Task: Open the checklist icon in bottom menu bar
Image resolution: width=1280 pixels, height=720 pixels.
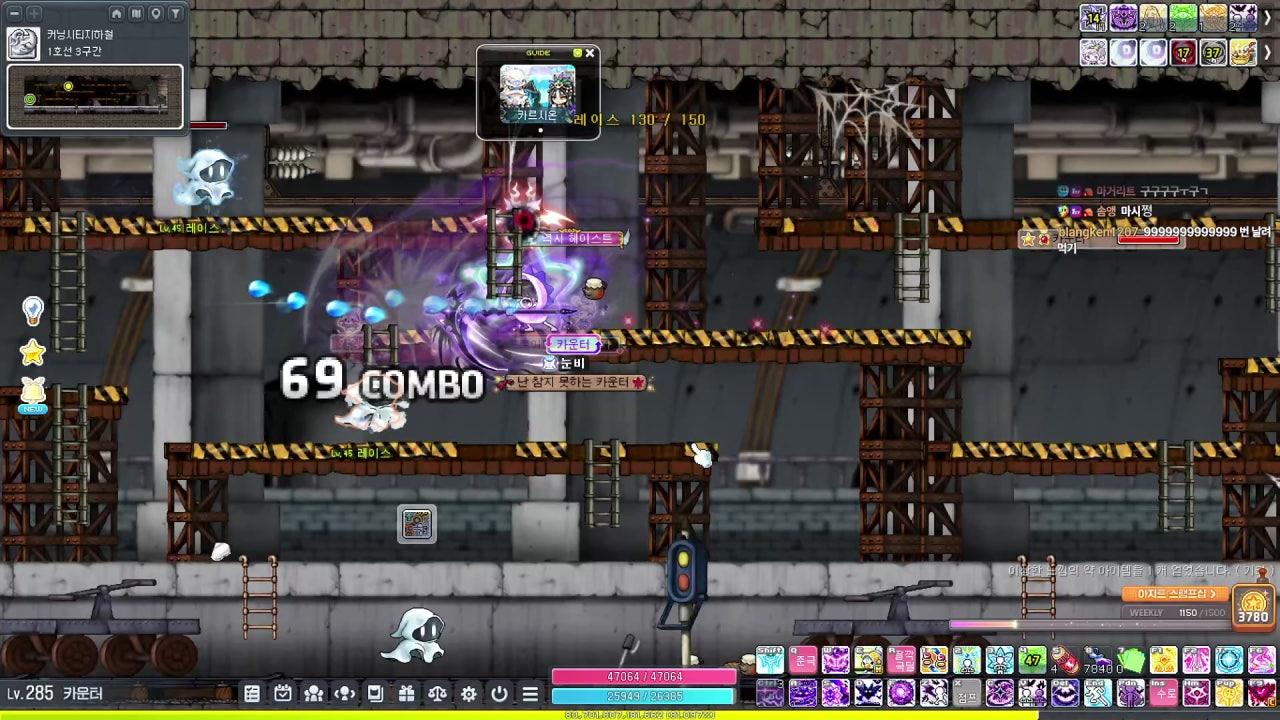Action: 252,693
